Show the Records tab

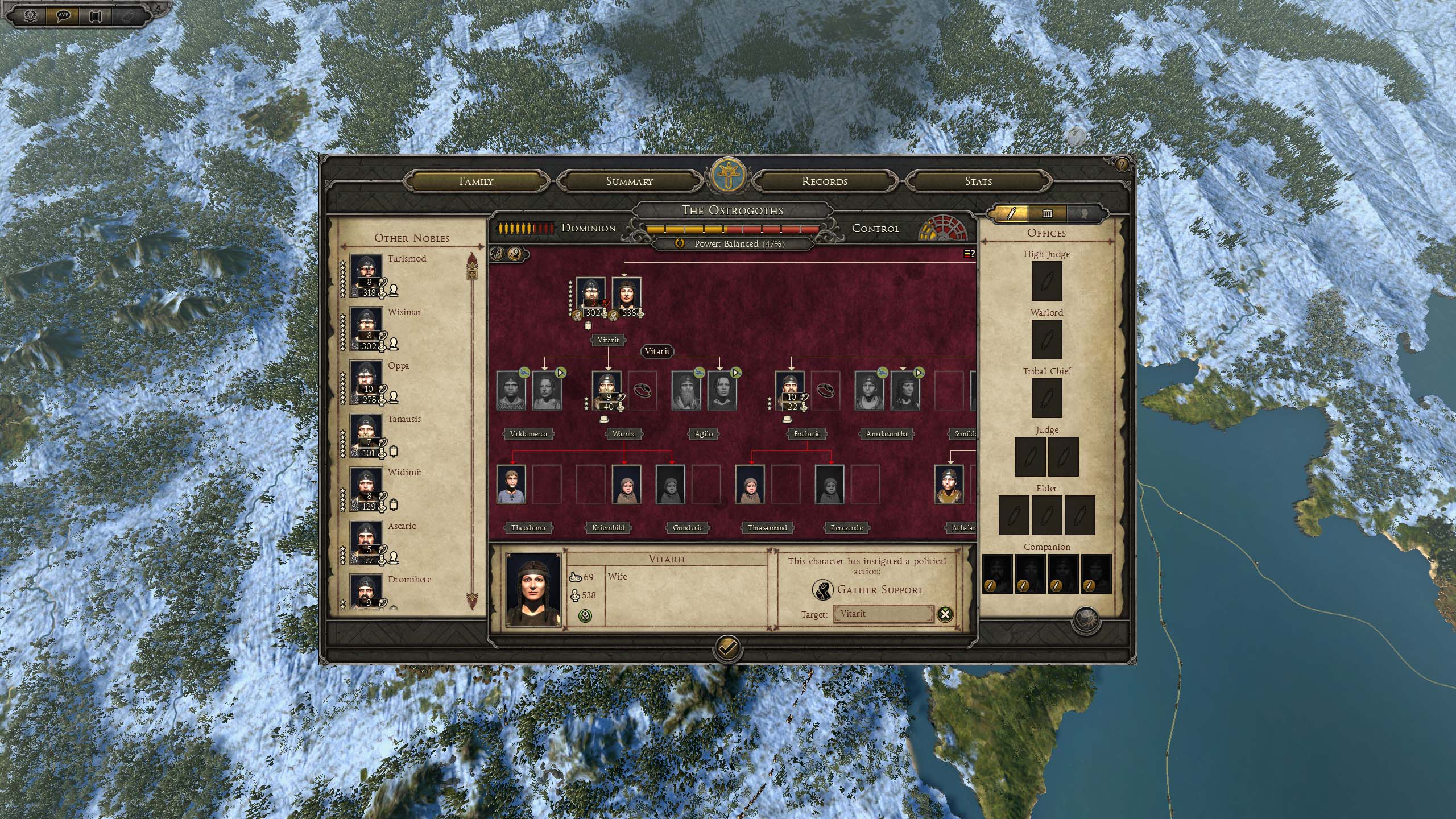(x=824, y=181)
